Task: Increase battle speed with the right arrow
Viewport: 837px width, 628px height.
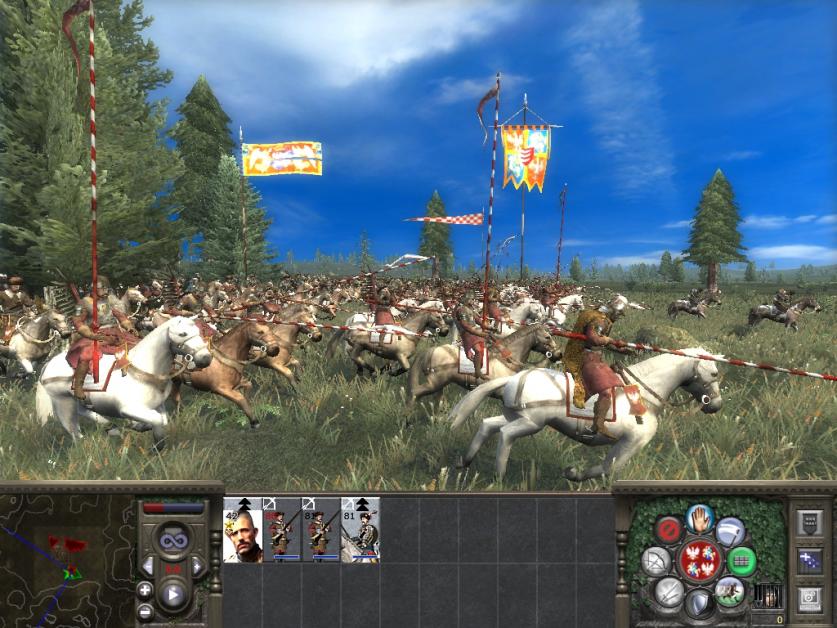Action: (x=198, y=567)
